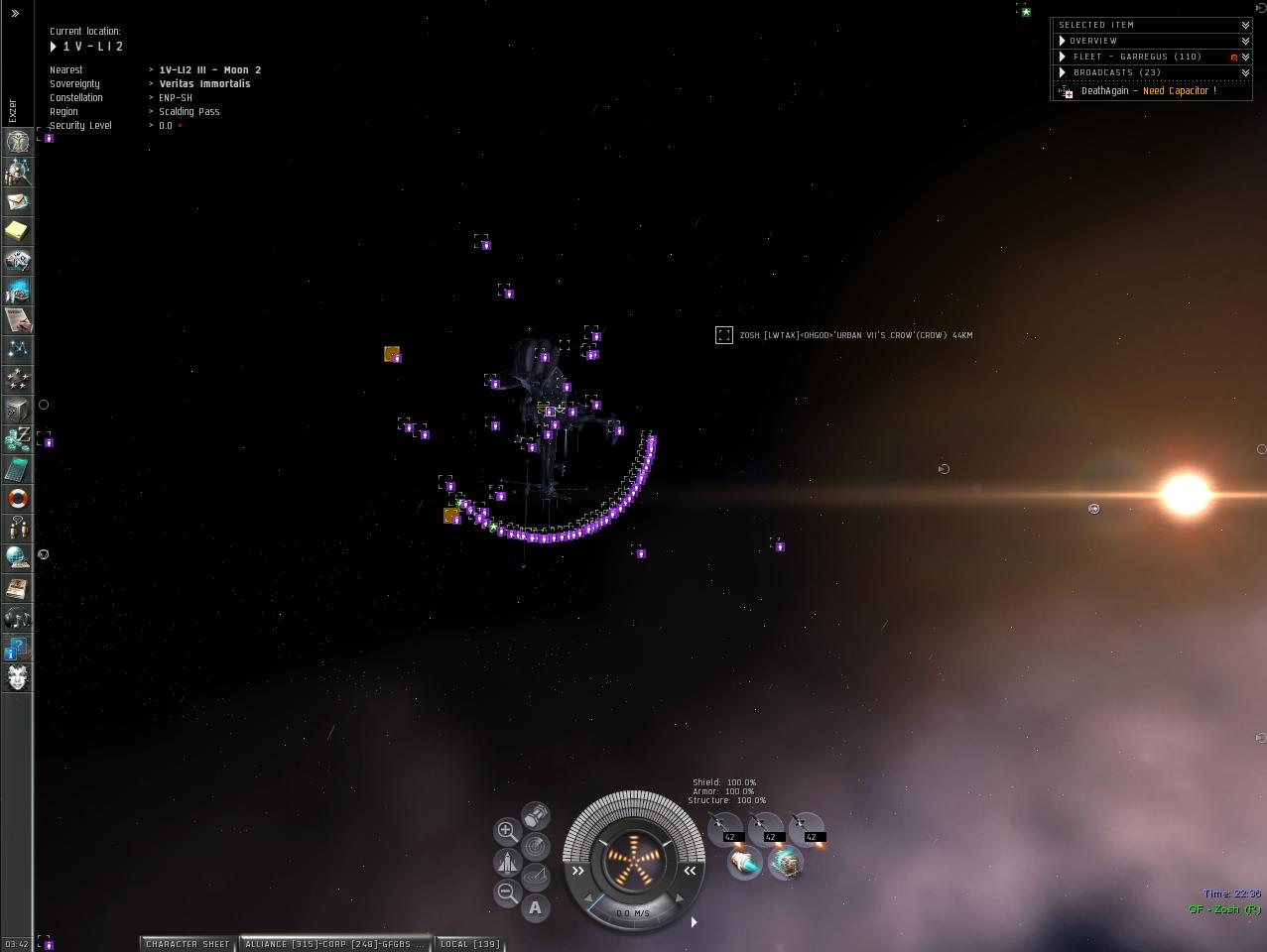The height and width of the screenshot is (952, 1267).
Task: Open the yellow notepad icon
Action: [x=17, y=231]
